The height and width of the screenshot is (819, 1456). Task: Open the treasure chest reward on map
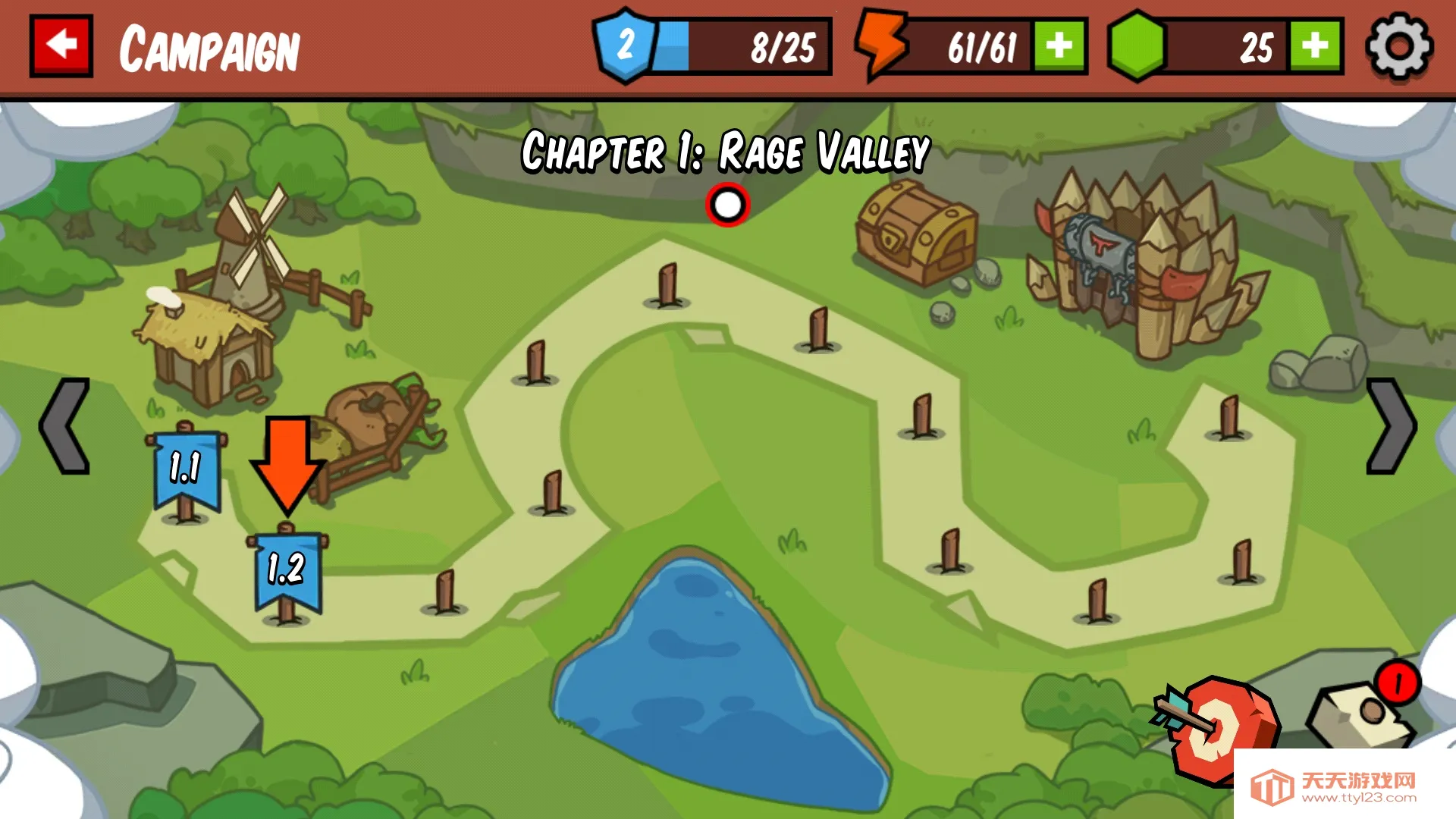(x=917, y=234)
